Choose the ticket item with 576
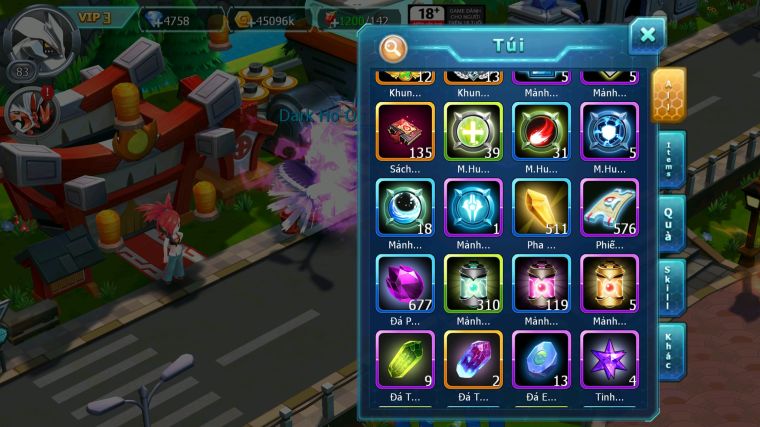 point(609,208)
